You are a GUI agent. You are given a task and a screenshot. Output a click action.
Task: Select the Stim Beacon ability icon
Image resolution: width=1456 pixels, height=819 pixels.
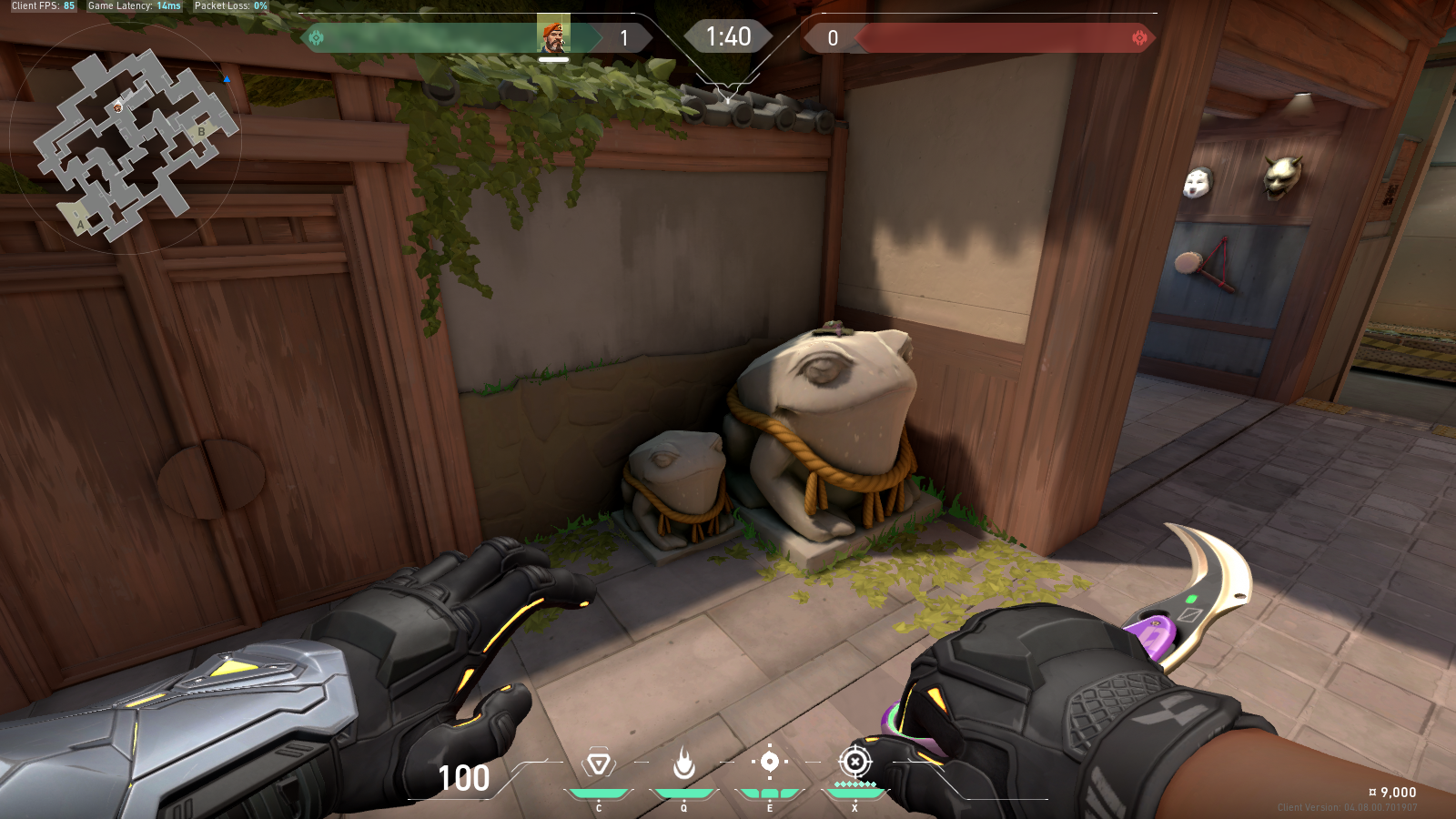(599, 763)
